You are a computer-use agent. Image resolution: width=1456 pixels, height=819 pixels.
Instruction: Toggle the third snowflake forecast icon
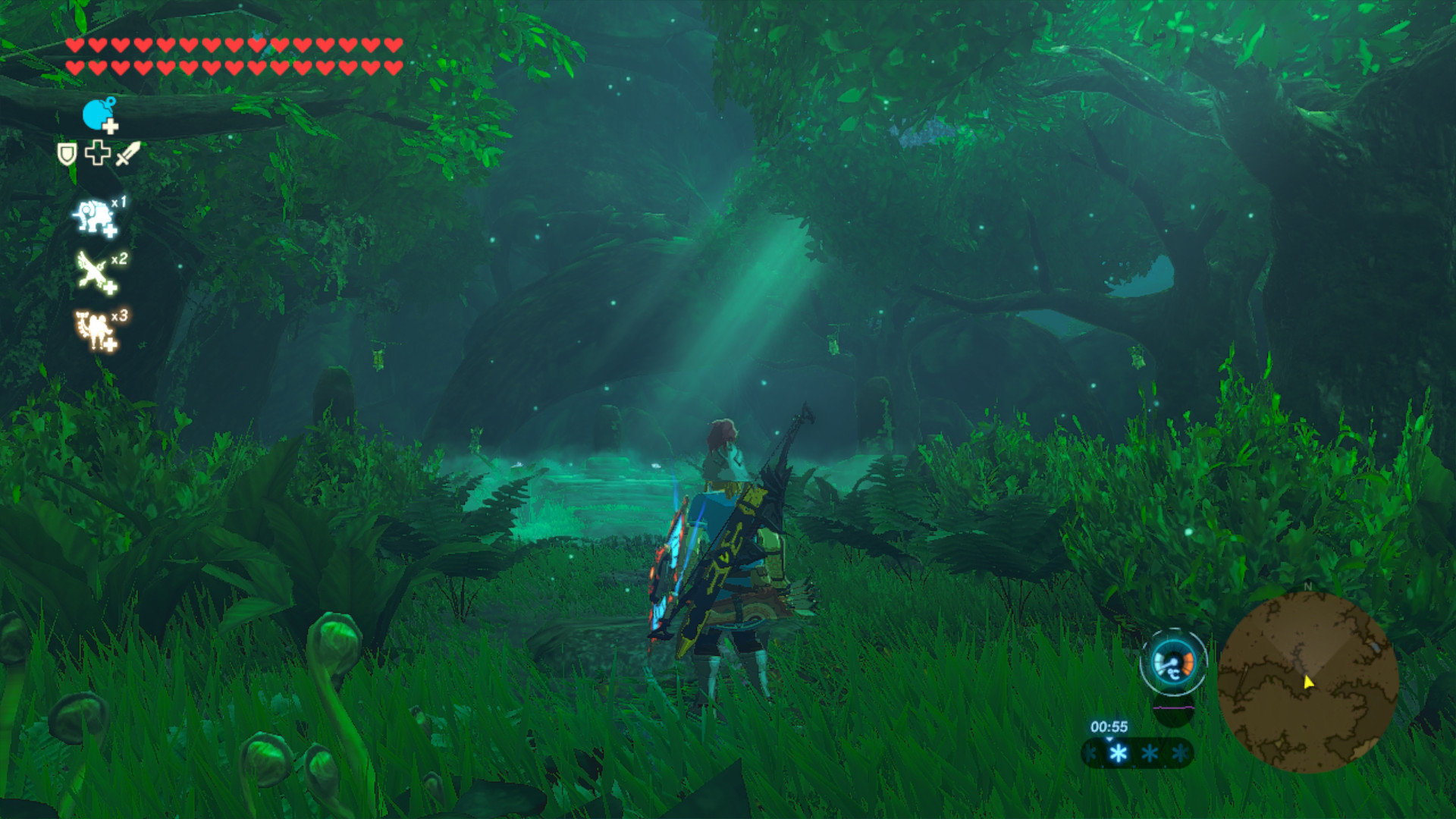[x=1149, y=753]
